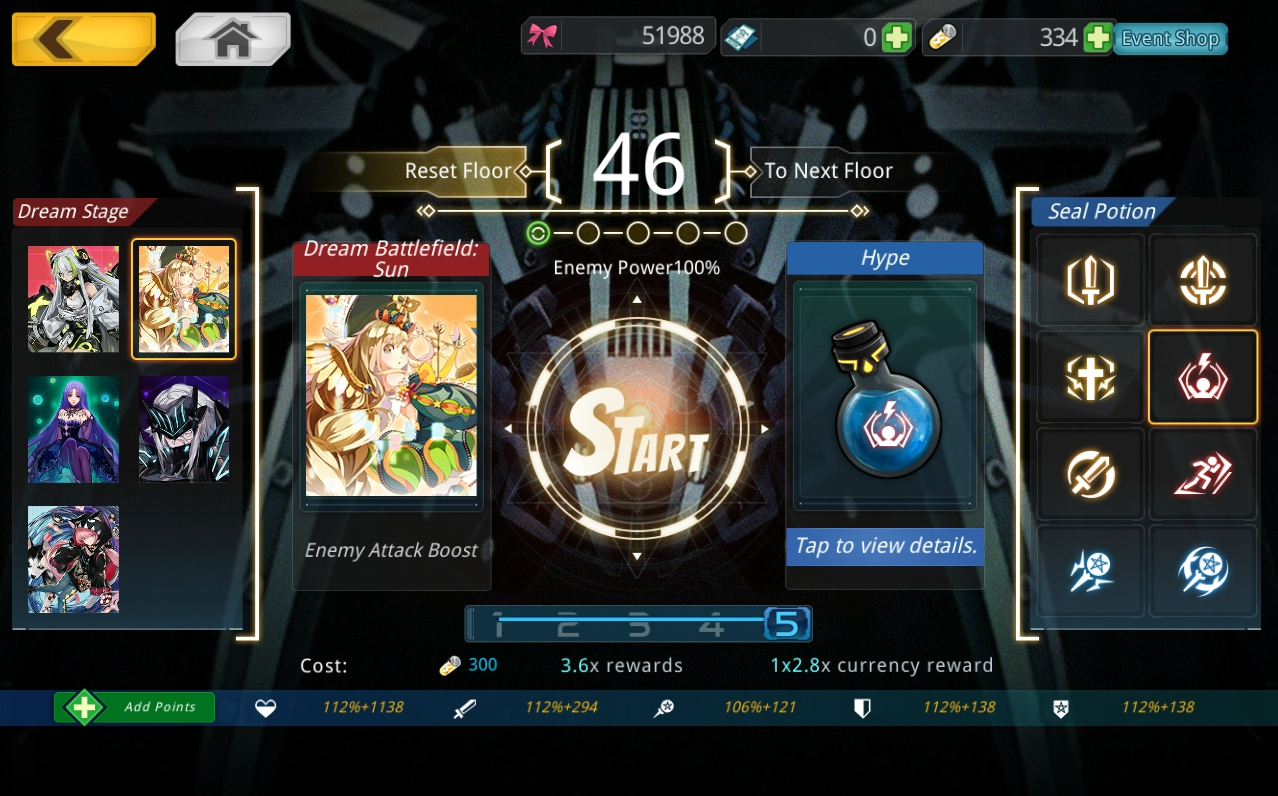Image resolution: width=1278 pixels, height=796 pixels.
Task: Advance using To Next Floor
Action: 829,171
